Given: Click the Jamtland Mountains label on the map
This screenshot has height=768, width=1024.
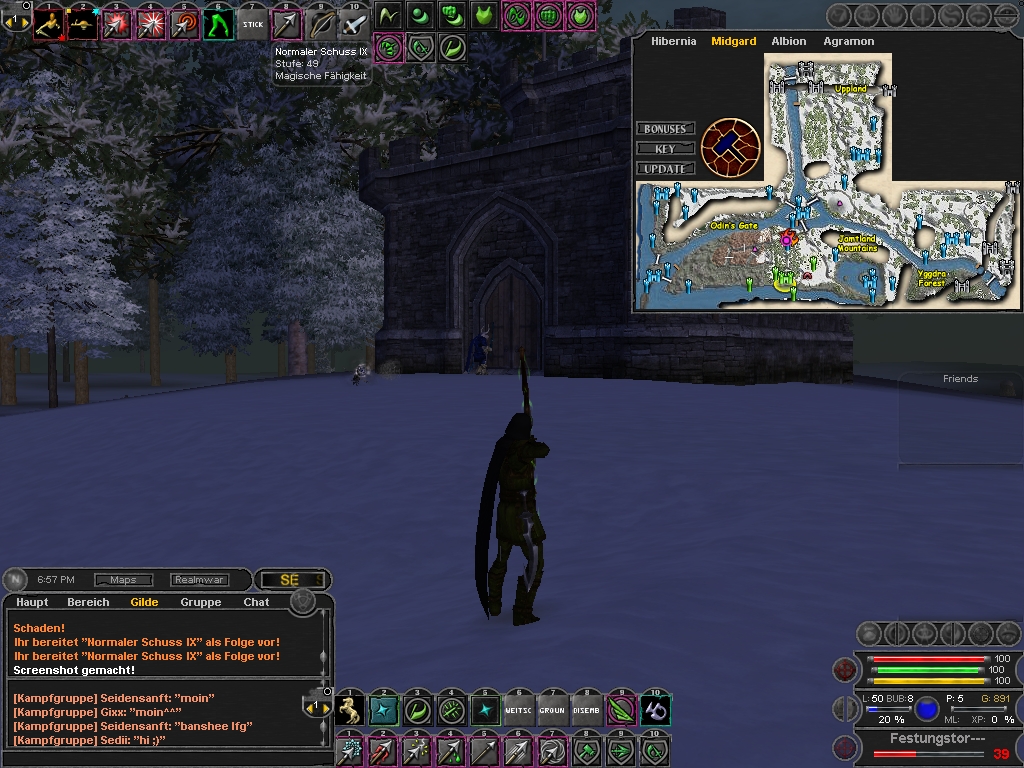Looking at the screenshot, I should coord(857,243).
